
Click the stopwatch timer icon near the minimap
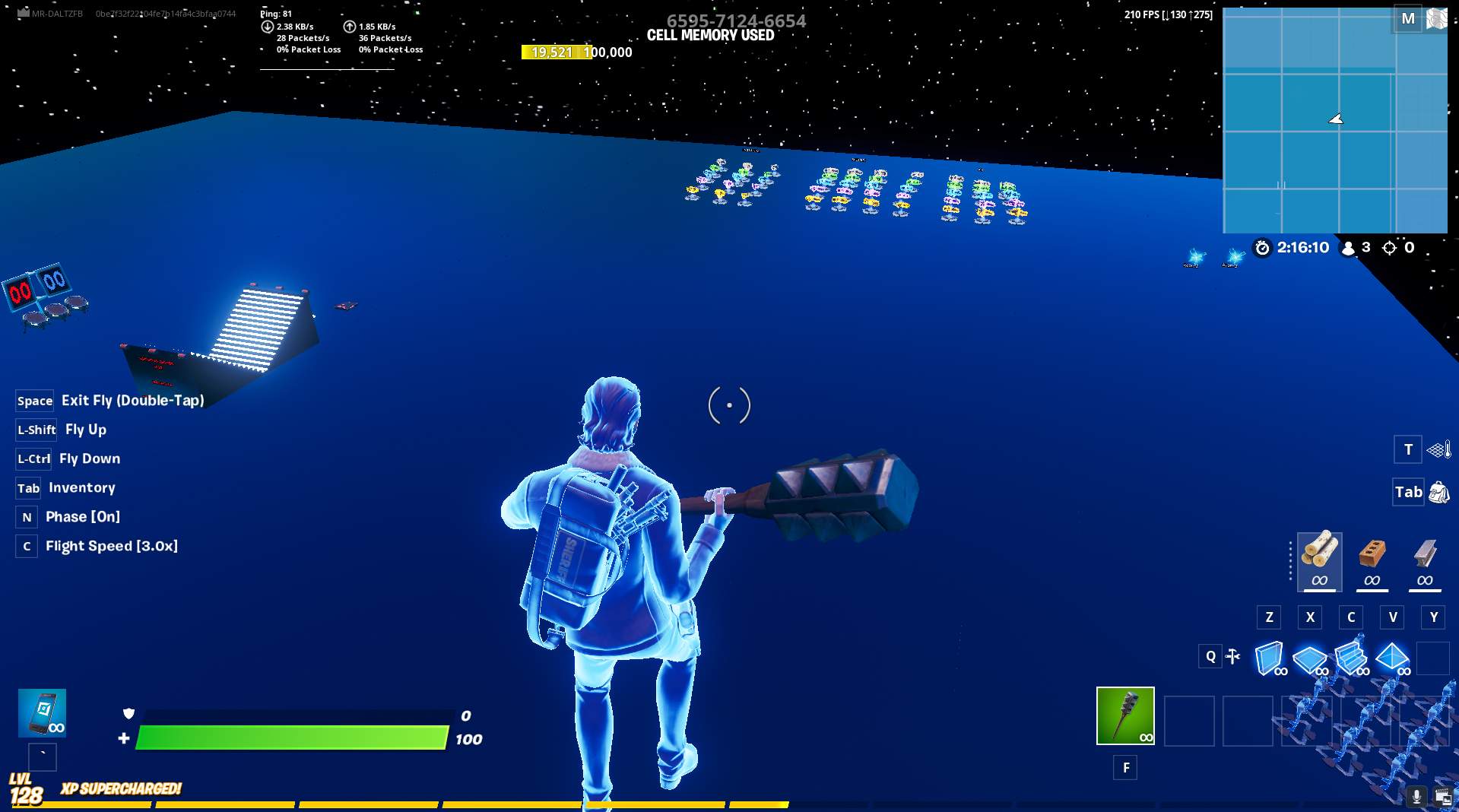tap(1261, 247)
